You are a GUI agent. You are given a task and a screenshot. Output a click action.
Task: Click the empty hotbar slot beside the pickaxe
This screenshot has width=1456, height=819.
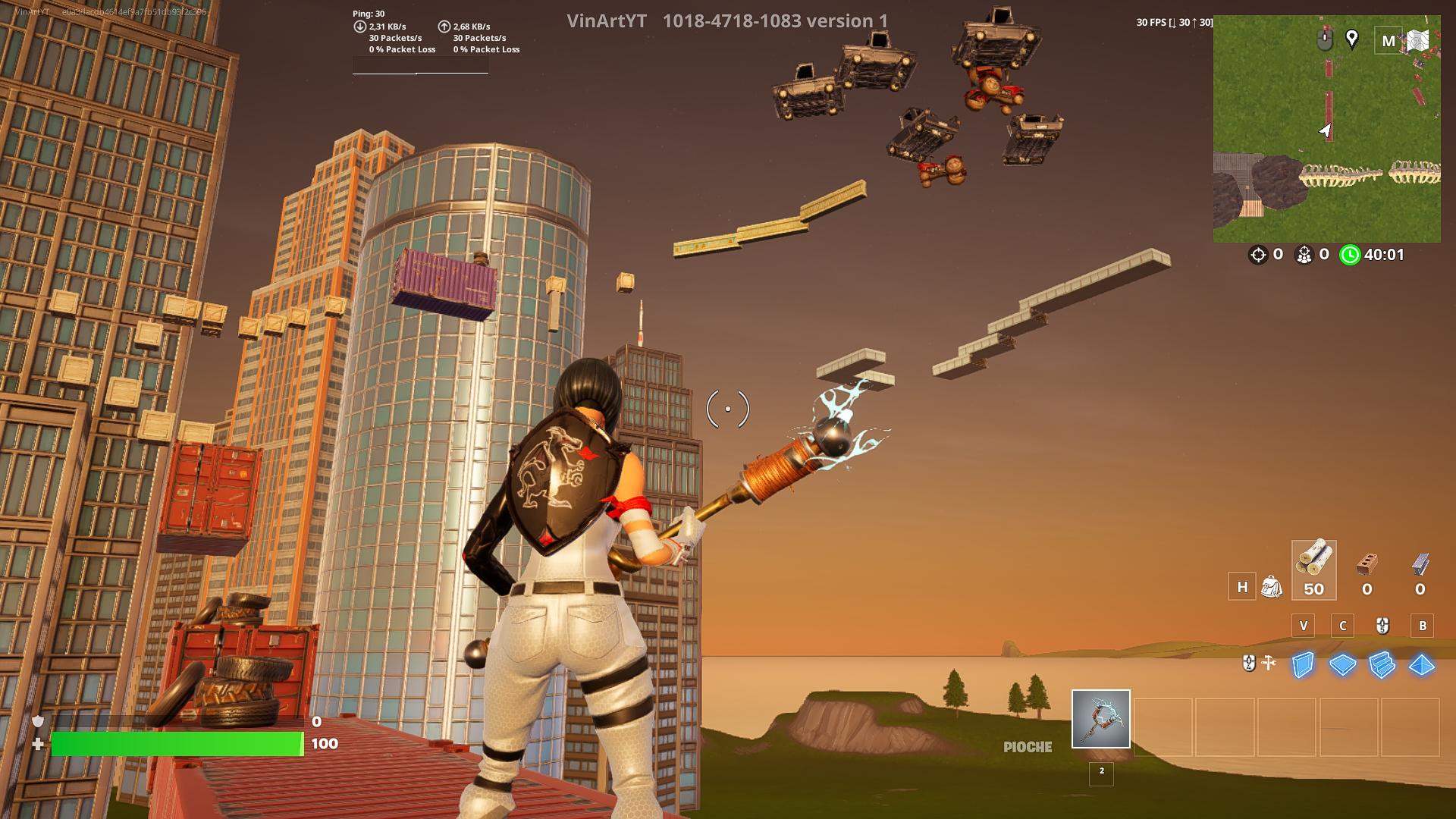tap(1163, 726)
